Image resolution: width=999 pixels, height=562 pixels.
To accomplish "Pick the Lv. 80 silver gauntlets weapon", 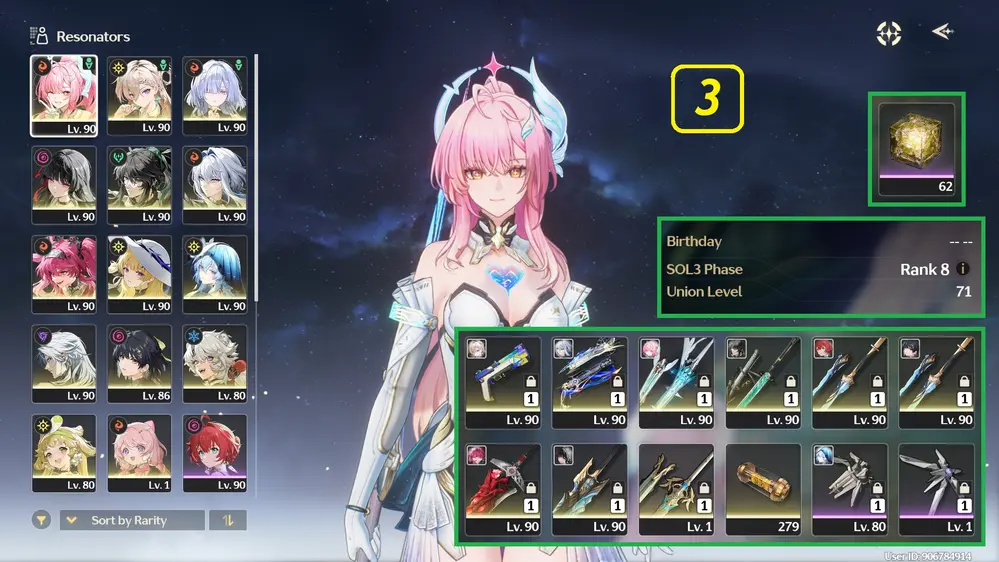I will pos(849,490).
